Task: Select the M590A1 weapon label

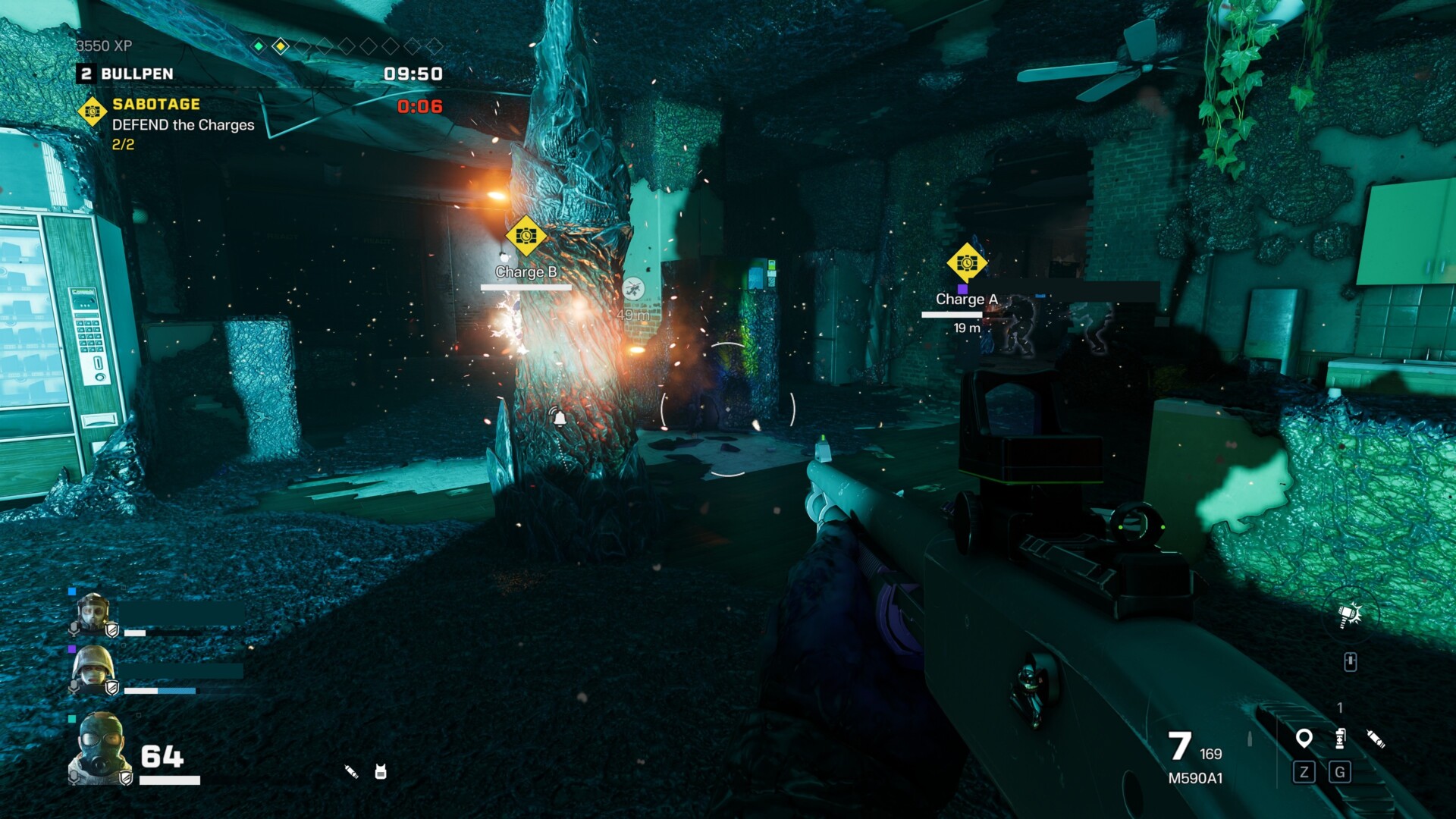Action: click(1195, 778)
